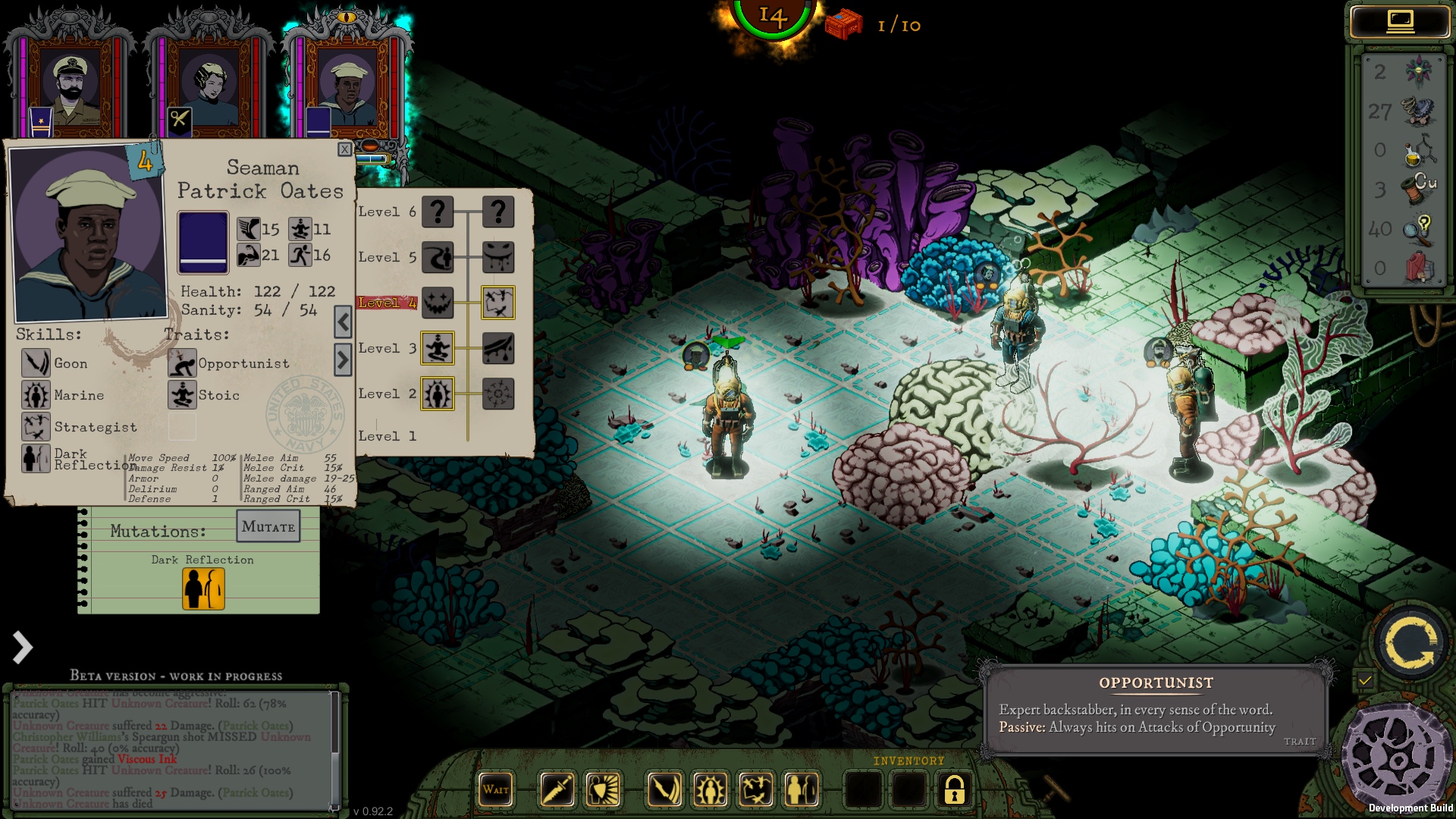Click the Mutate button
This screenshot has width=1456, height=819.
(268, 526)
